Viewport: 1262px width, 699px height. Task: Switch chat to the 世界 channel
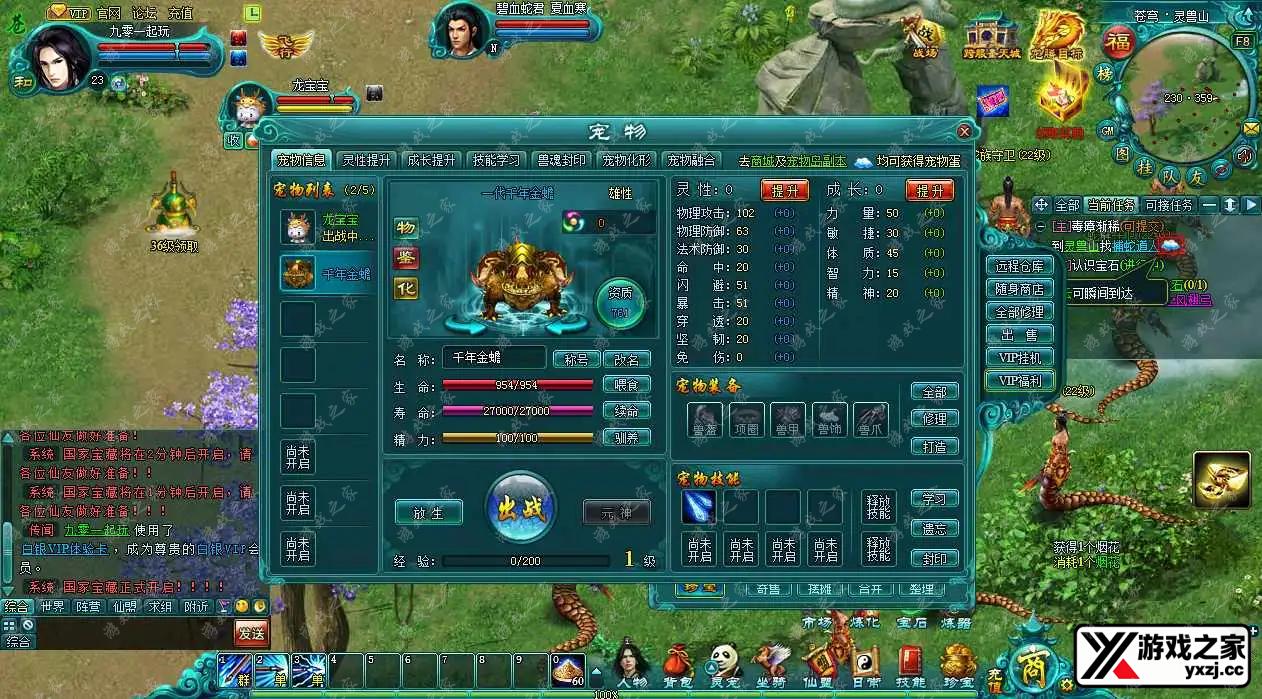(x=51, y=607)
